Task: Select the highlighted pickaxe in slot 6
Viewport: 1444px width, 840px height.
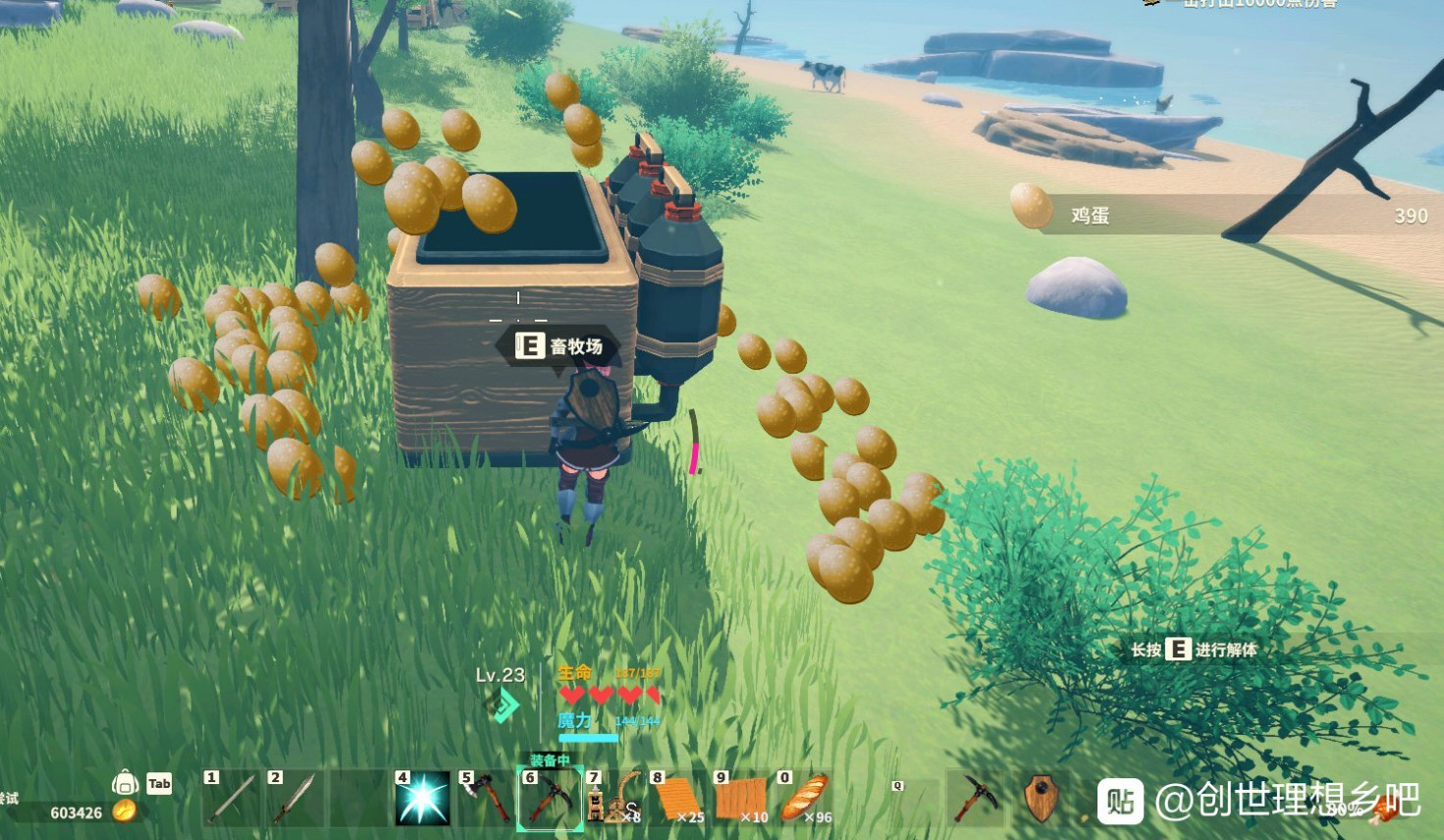Action: tap(549, 799)
